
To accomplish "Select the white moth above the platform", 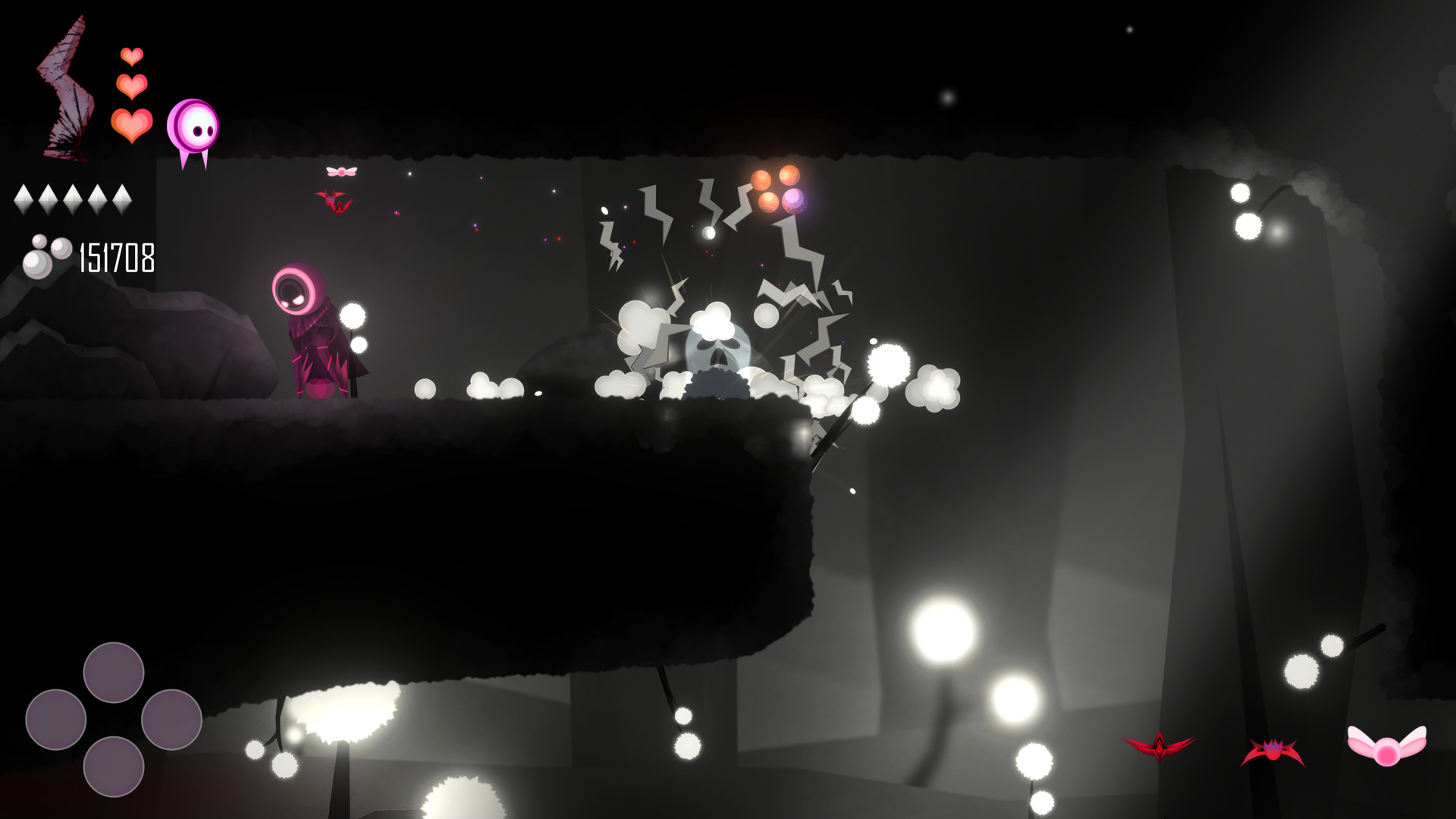I will pyautogui.click(x=341, y=171).
